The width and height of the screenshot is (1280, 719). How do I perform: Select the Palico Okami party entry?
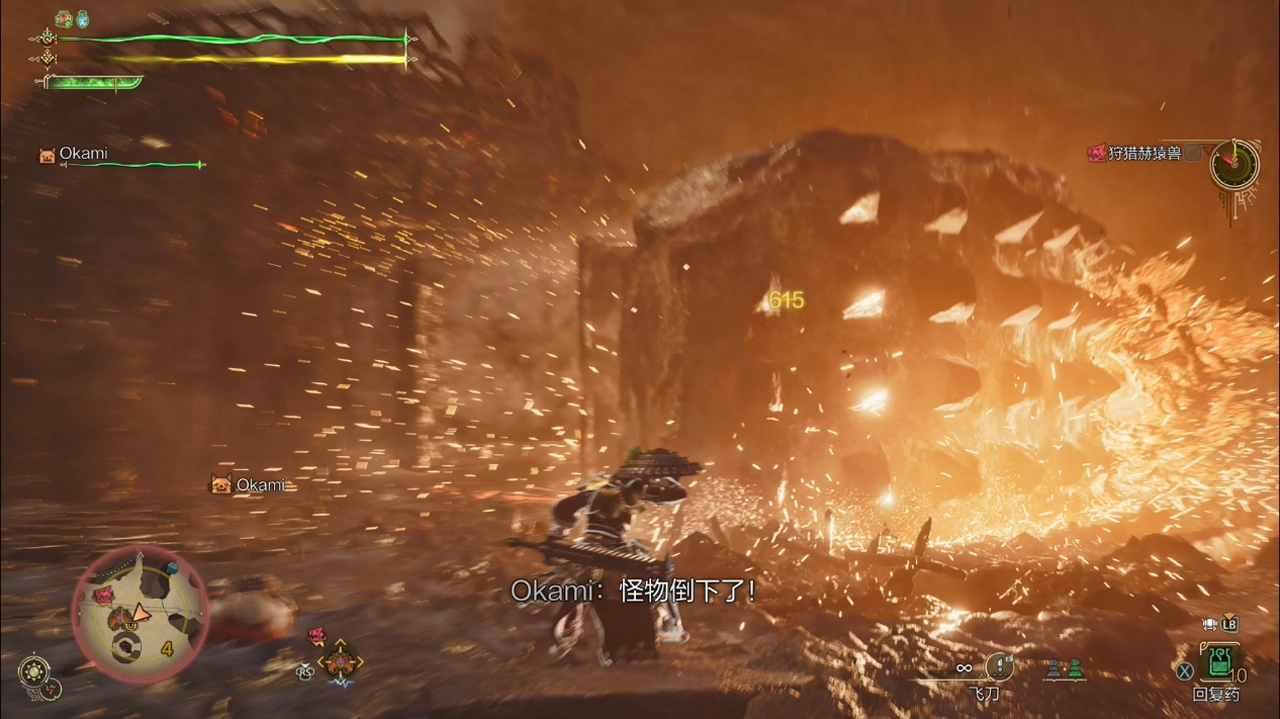coord(84,154)
